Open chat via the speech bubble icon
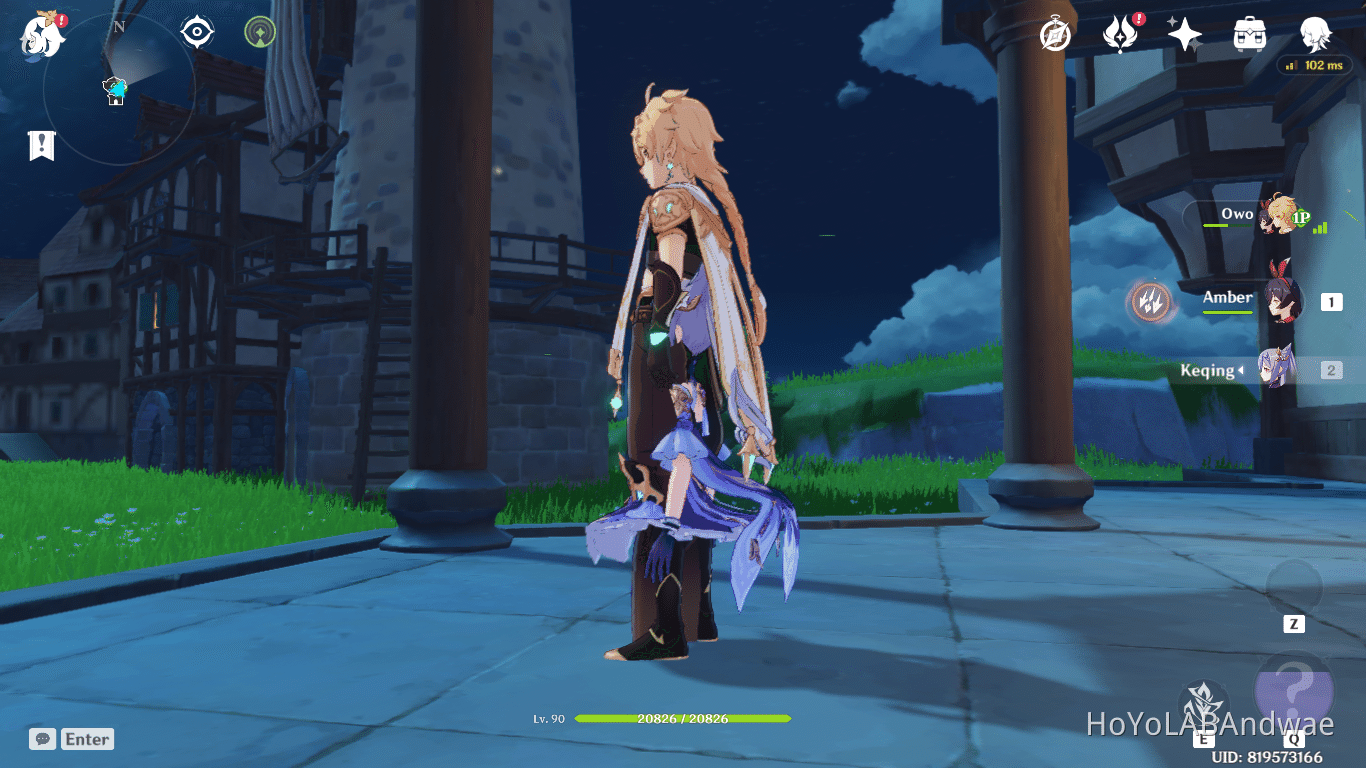The height and width of the screenshot is (768, 1366). [41, 739]
